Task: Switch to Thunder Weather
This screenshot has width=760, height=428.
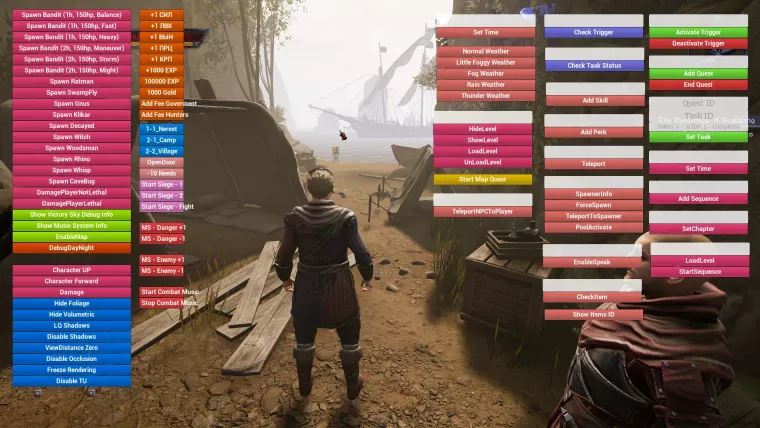Action: point(485,96)
